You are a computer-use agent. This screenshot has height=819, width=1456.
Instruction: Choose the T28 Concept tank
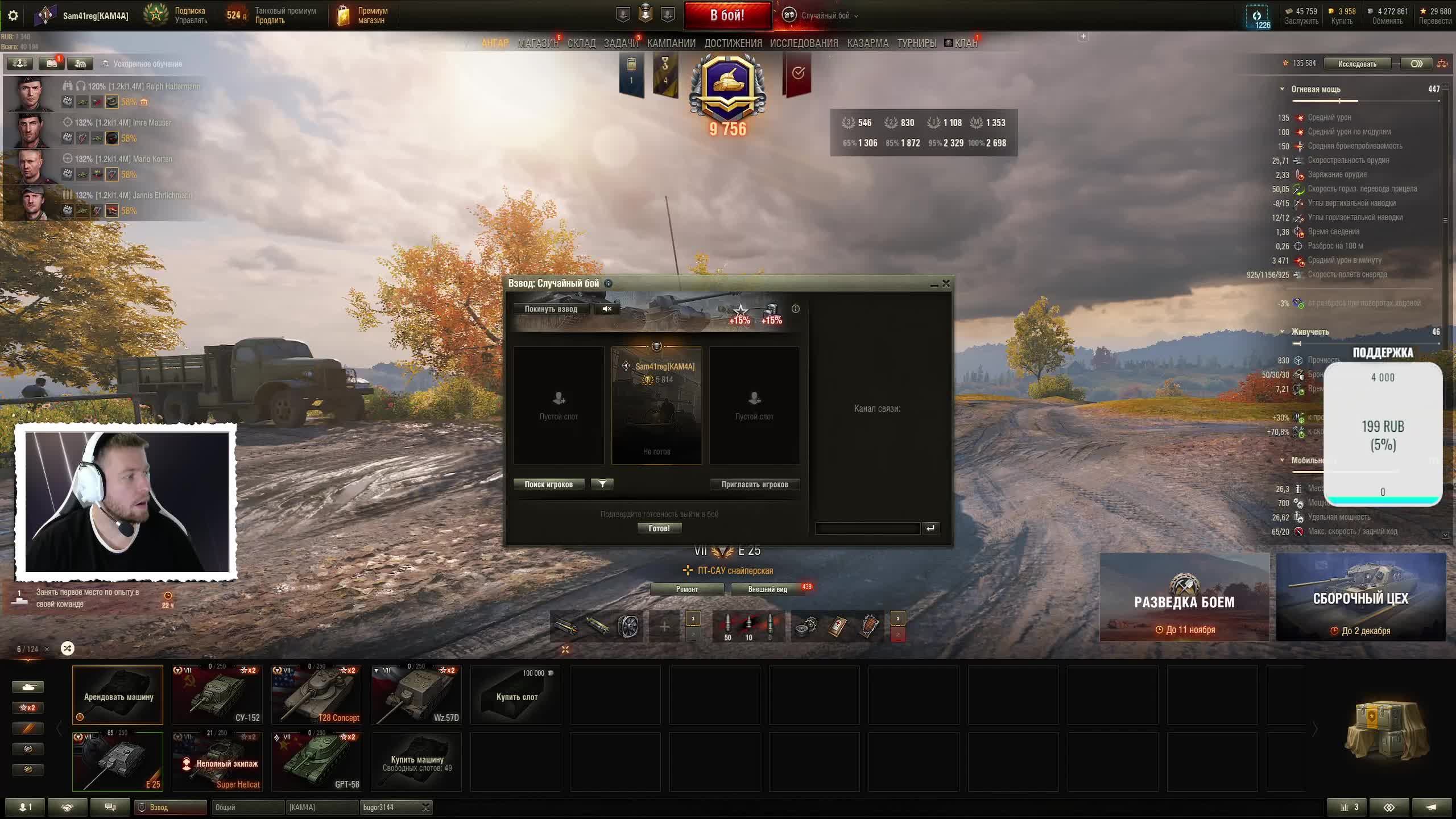[316, 694]
